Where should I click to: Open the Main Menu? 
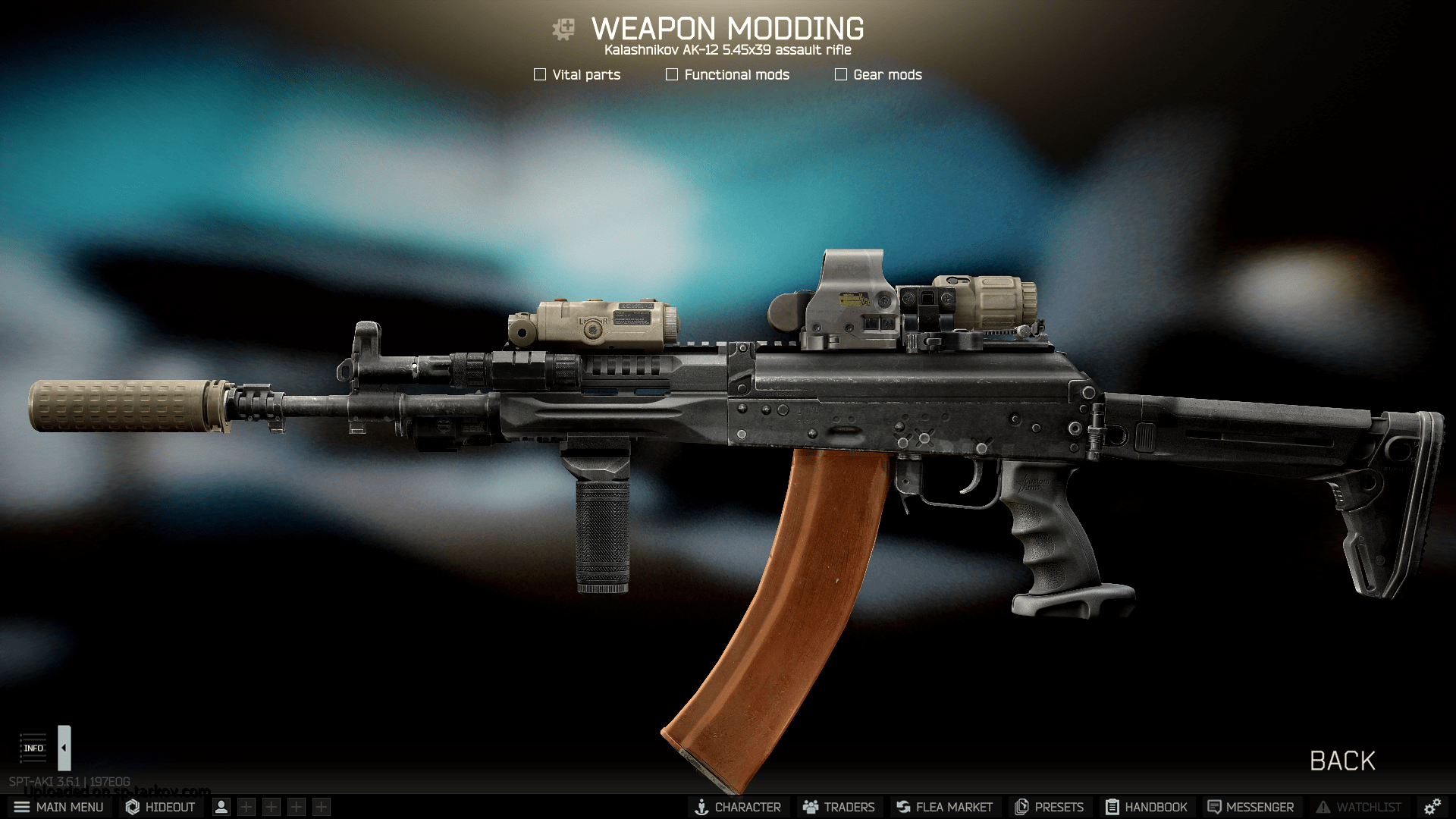pos(58,807)
